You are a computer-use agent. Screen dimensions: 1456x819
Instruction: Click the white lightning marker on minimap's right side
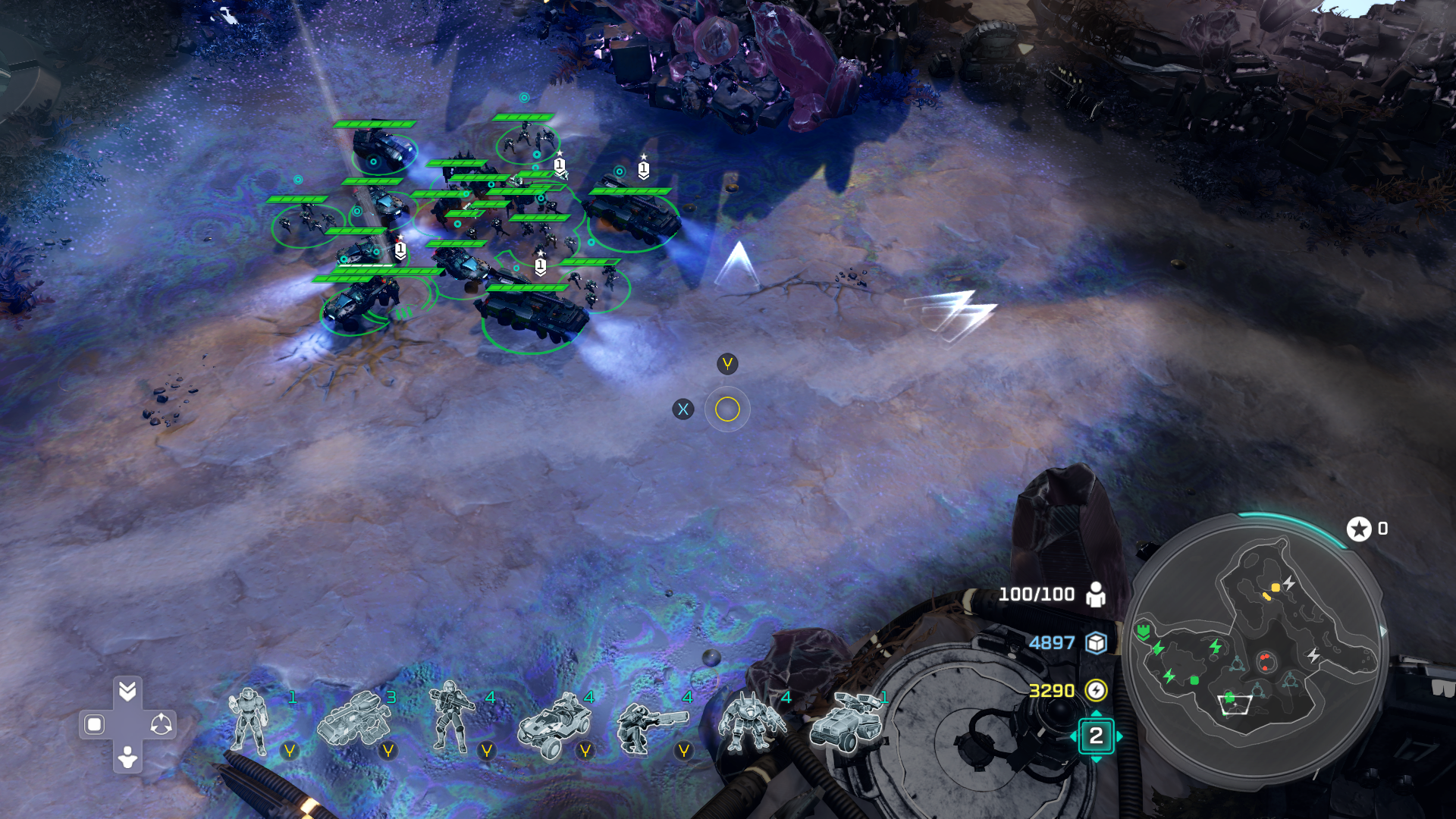(x=1313, y=655)
